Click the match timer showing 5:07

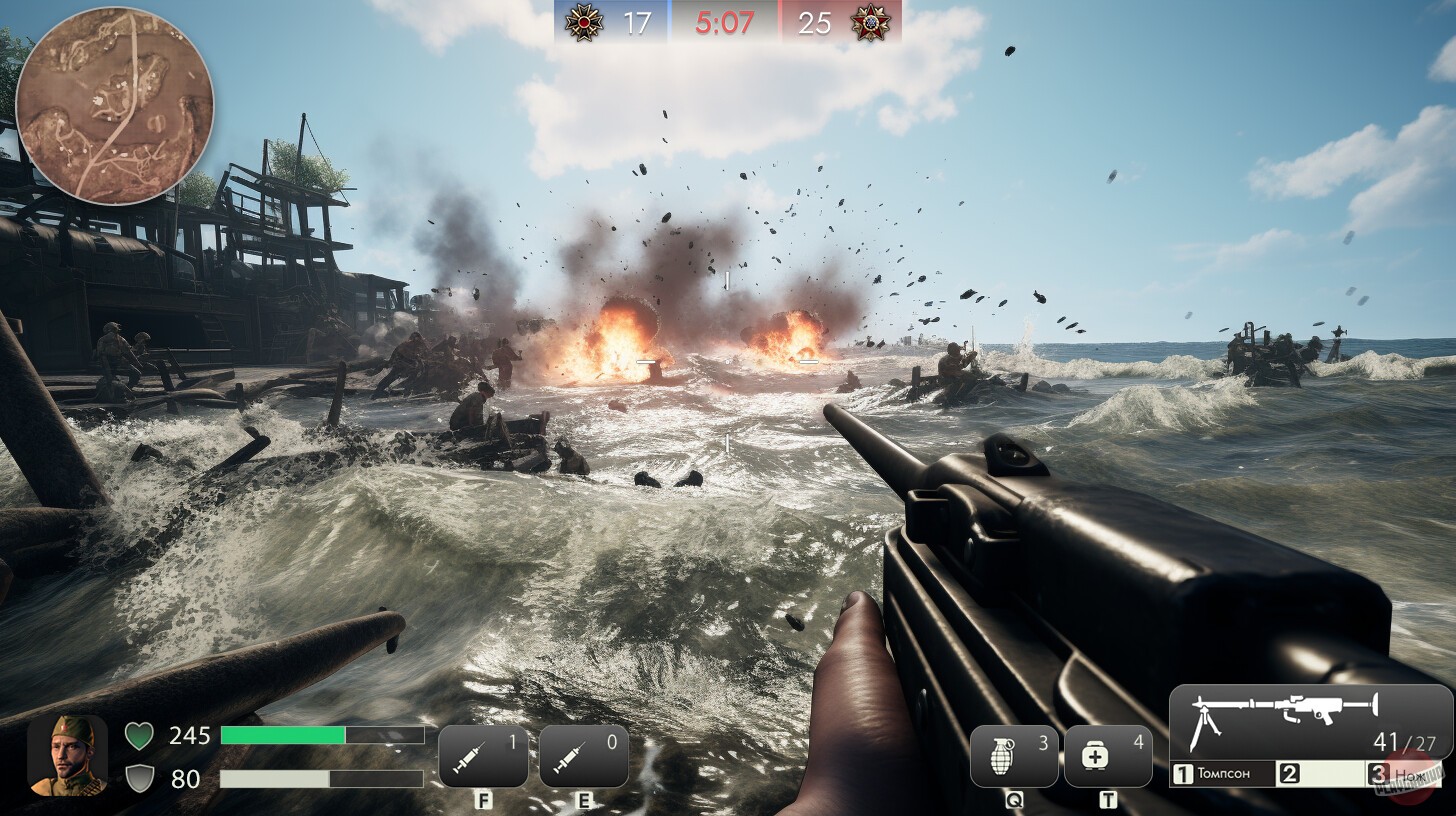(722, 19)
